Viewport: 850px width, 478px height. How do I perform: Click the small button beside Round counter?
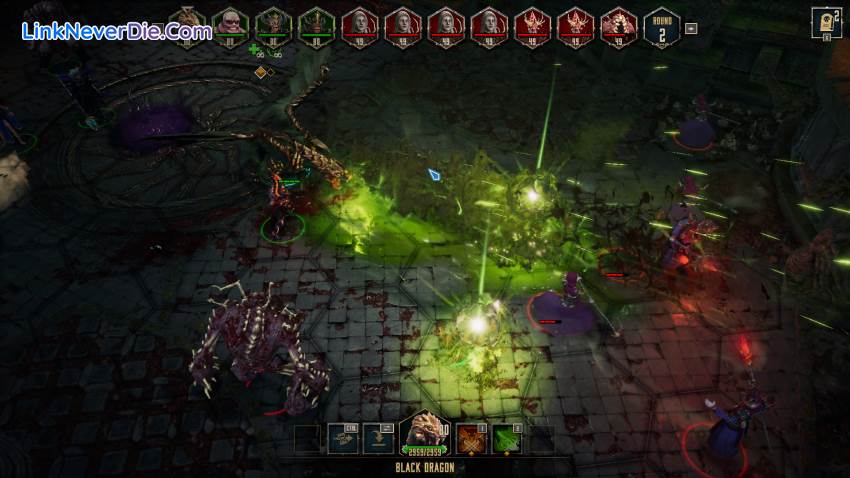(690, 28)
